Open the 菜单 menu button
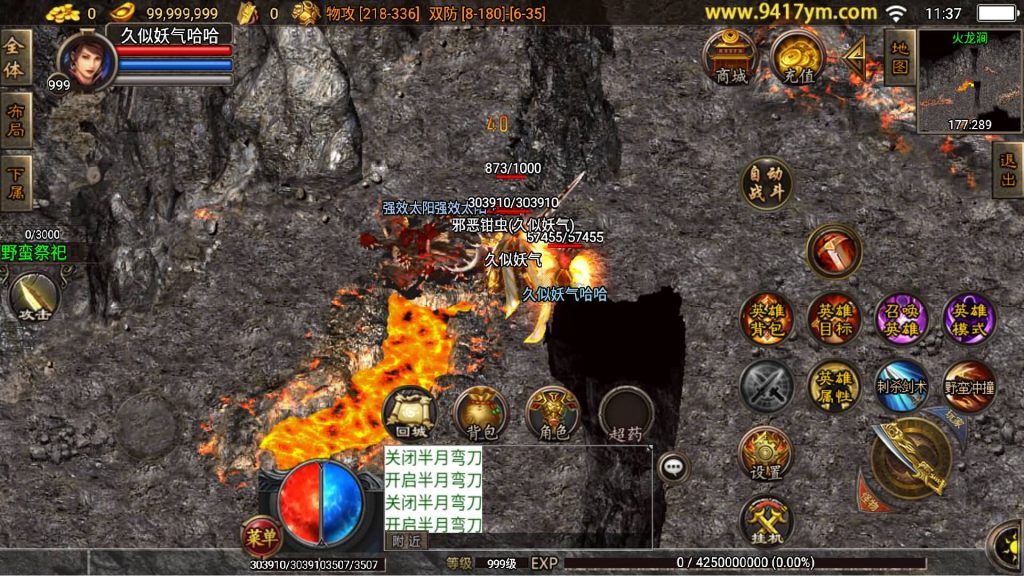The height and width of the screenshot is (576, 1024). (x=261, y=536)
